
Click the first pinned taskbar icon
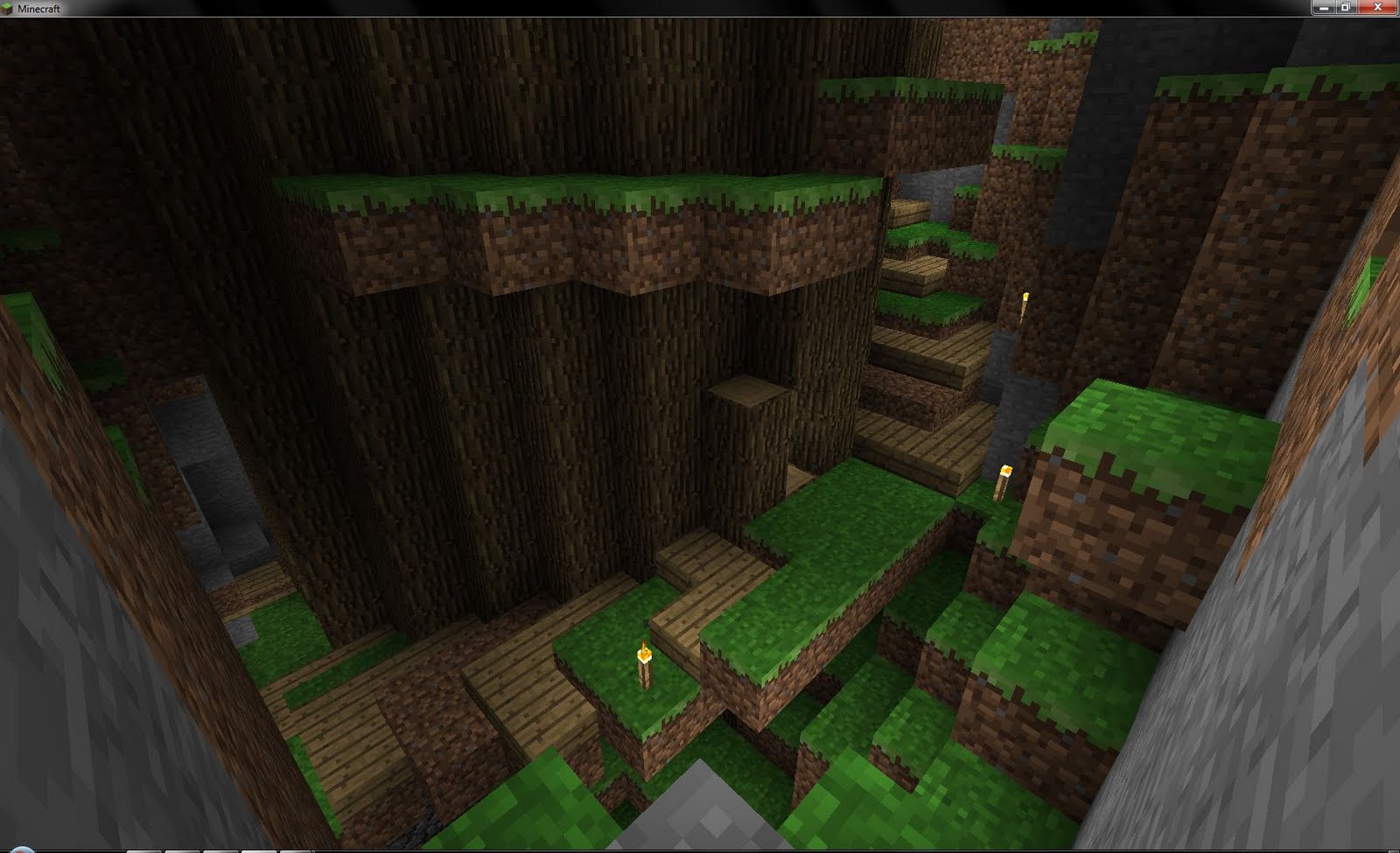[144, 850]
